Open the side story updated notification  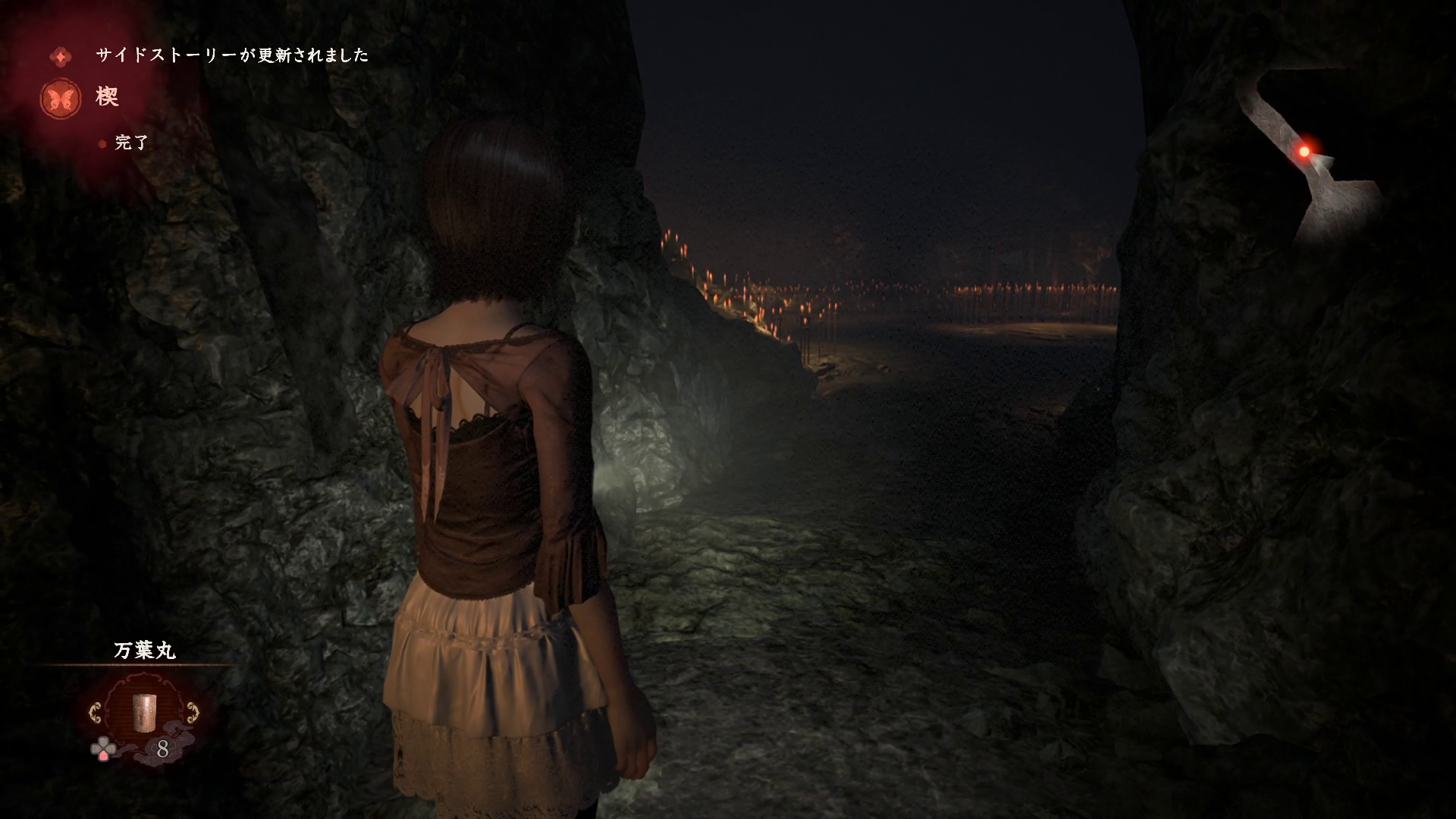(231, 55)
